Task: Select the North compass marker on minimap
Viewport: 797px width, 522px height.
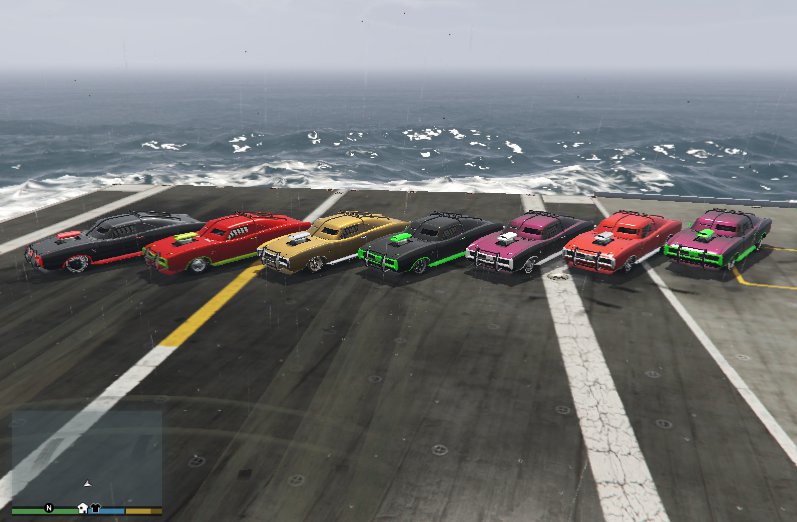Action: click(x=47, y=508)
